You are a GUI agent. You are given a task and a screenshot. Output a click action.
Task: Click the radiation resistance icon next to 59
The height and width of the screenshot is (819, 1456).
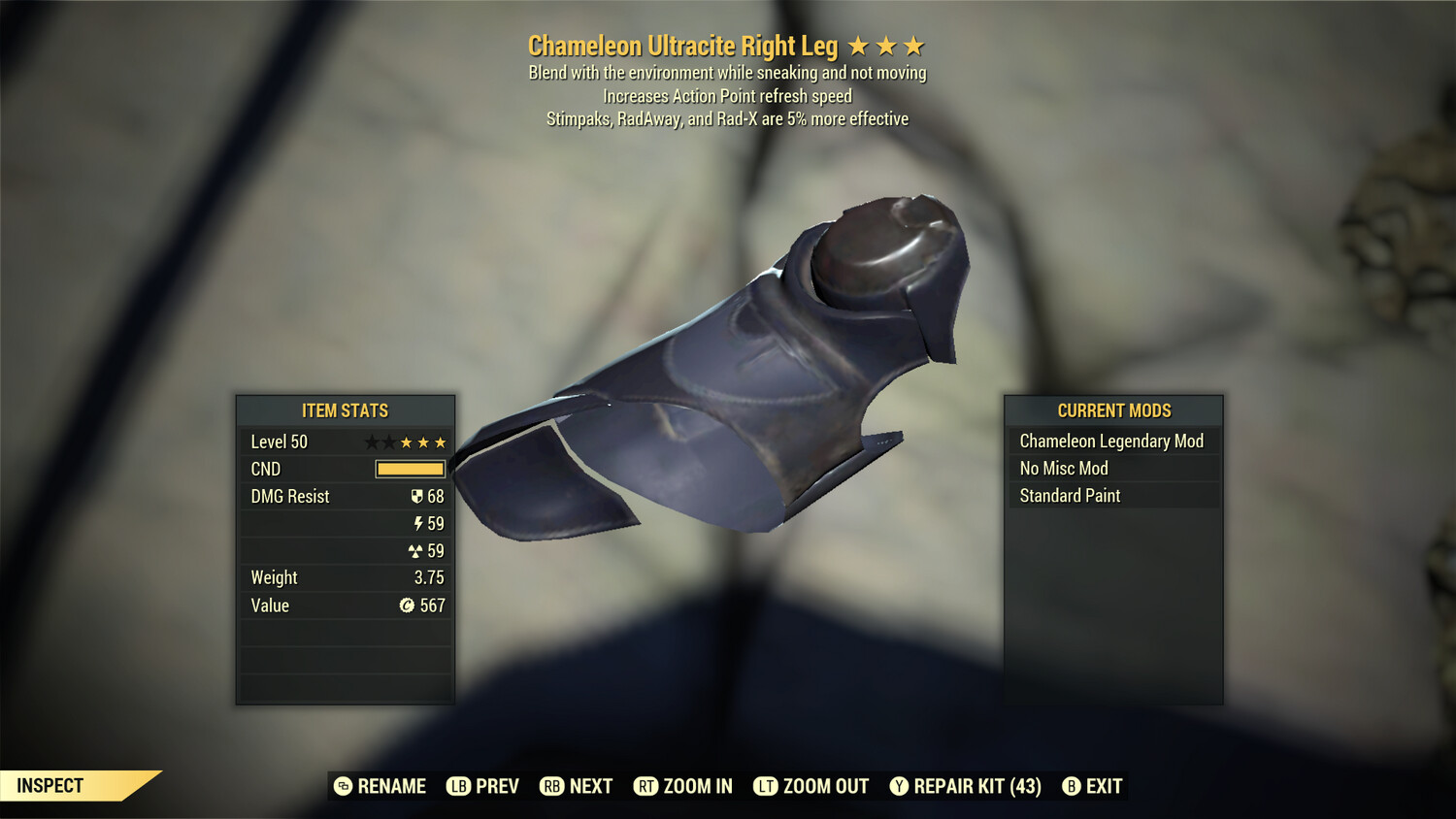pyautogui.click(x=415, y=550)
